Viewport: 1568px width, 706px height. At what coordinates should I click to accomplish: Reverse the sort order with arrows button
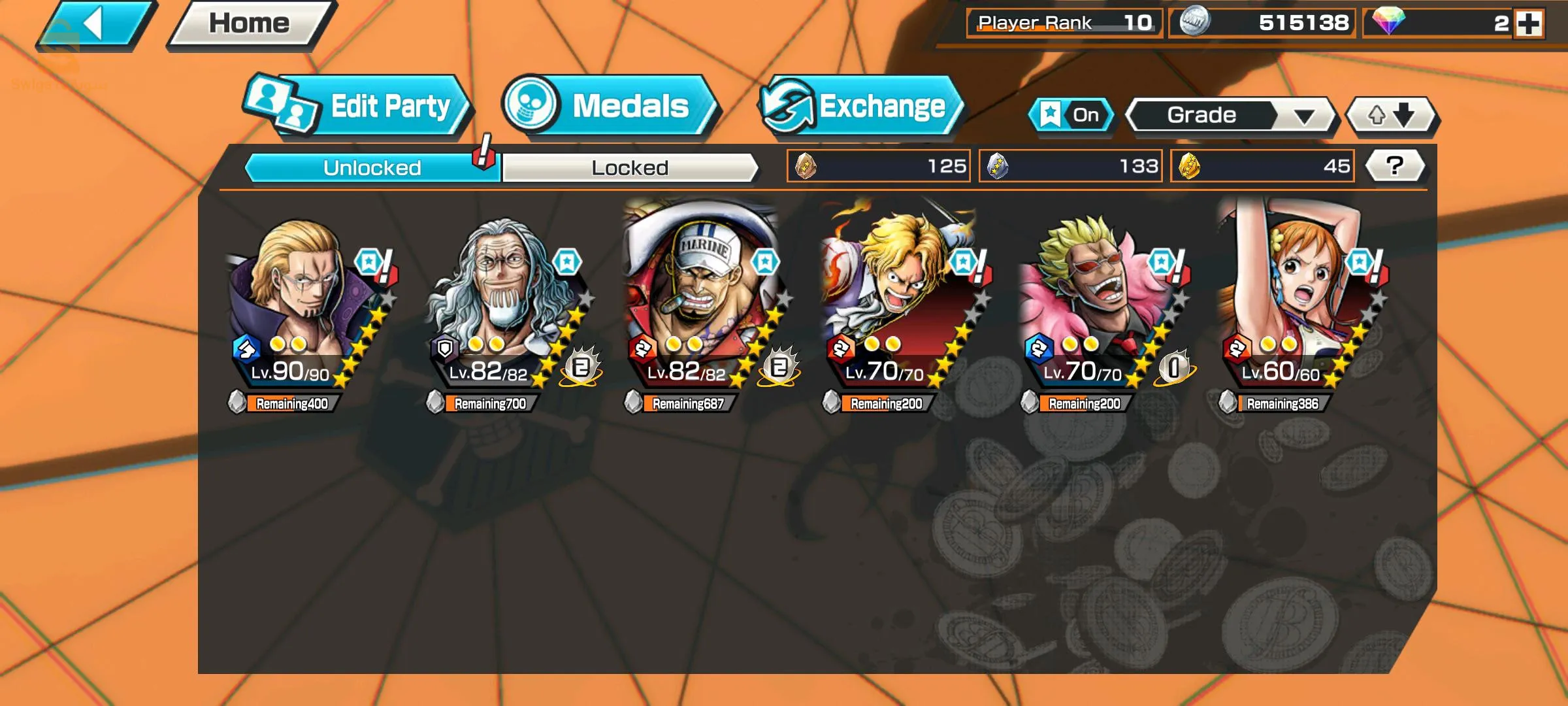tap(1392, 116)
